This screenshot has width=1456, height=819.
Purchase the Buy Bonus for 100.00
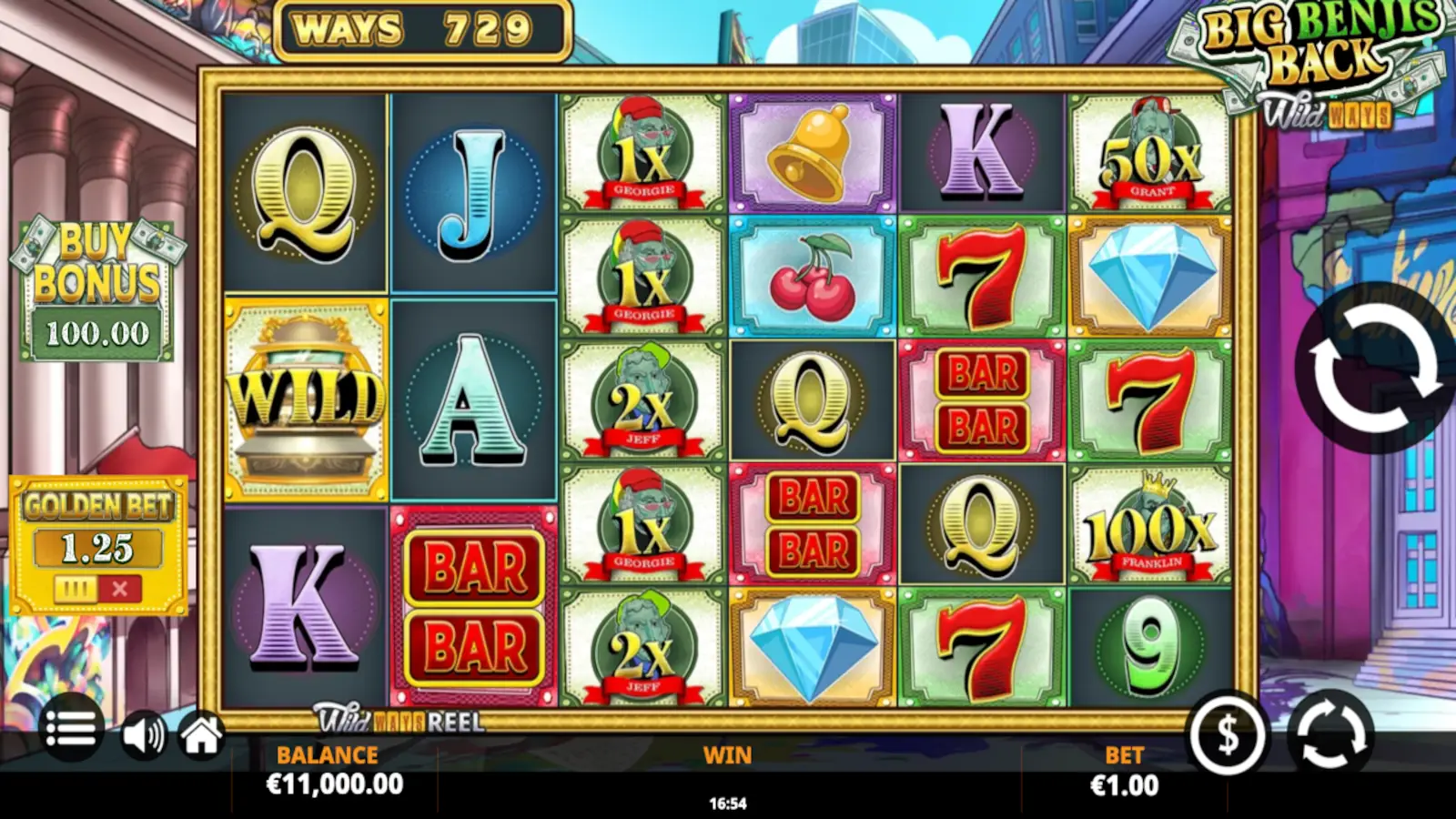(x=97, y=273)
